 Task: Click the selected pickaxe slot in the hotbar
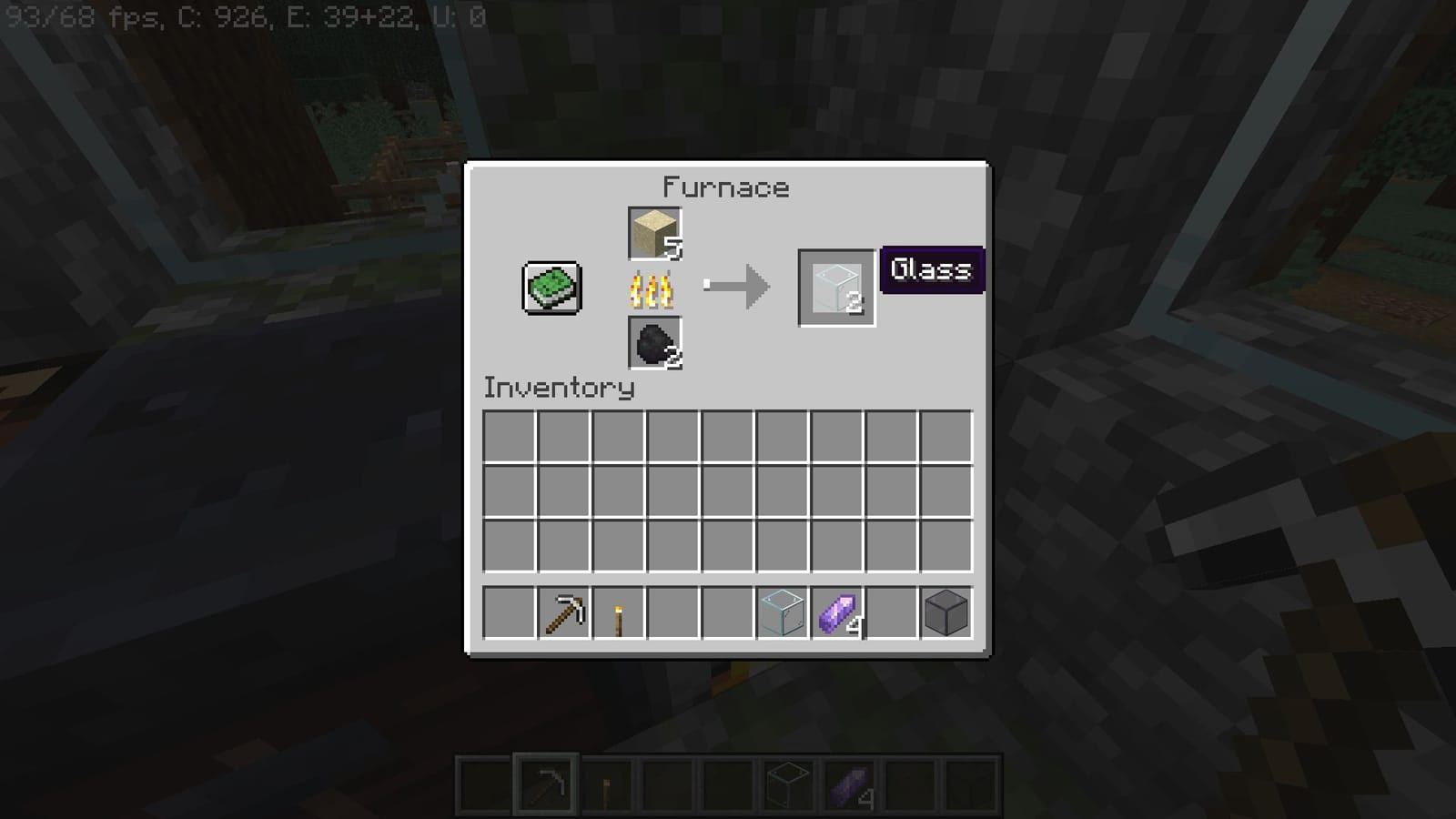tap(545, 784)
